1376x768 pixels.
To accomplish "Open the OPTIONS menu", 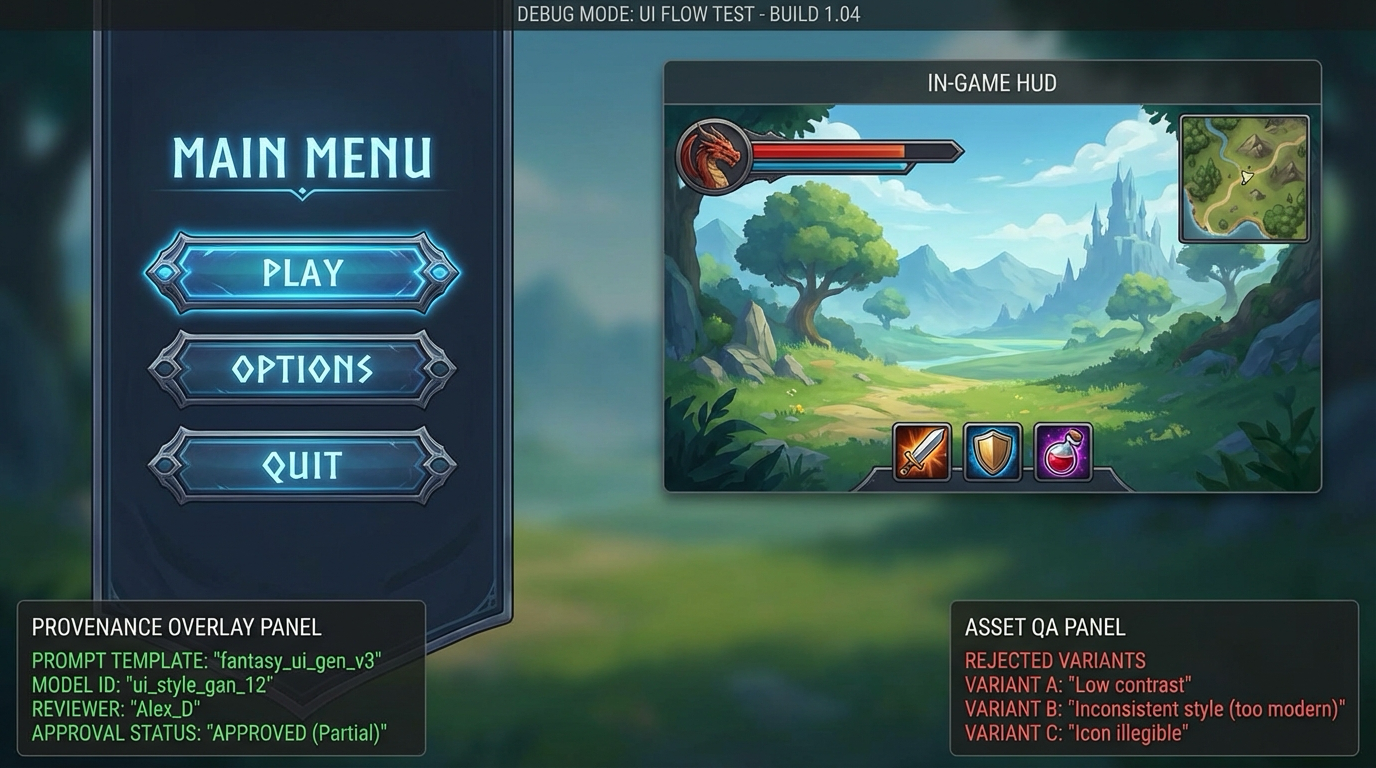I will (x=301, y=370).
